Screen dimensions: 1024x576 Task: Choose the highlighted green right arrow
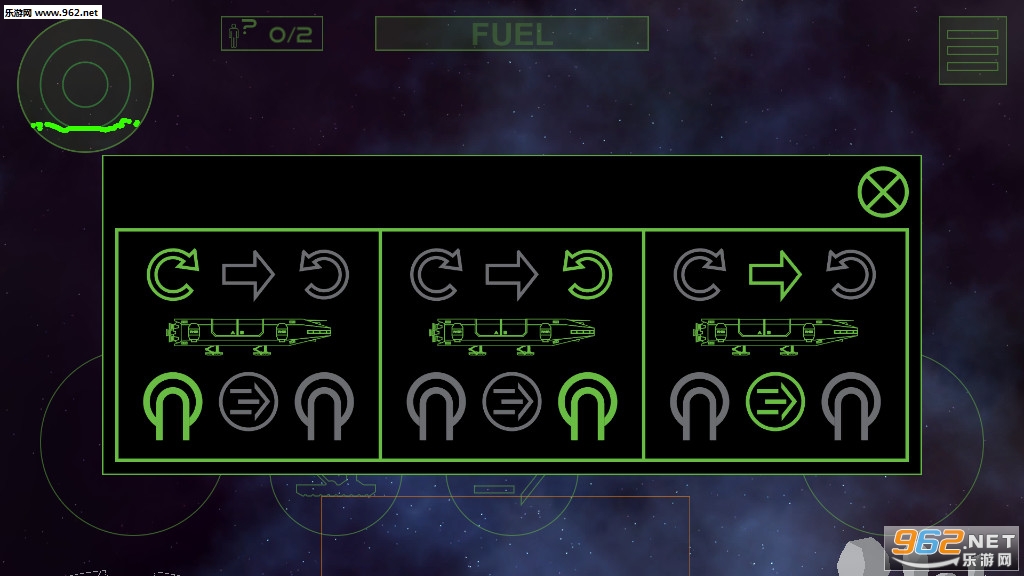[775, 275]
